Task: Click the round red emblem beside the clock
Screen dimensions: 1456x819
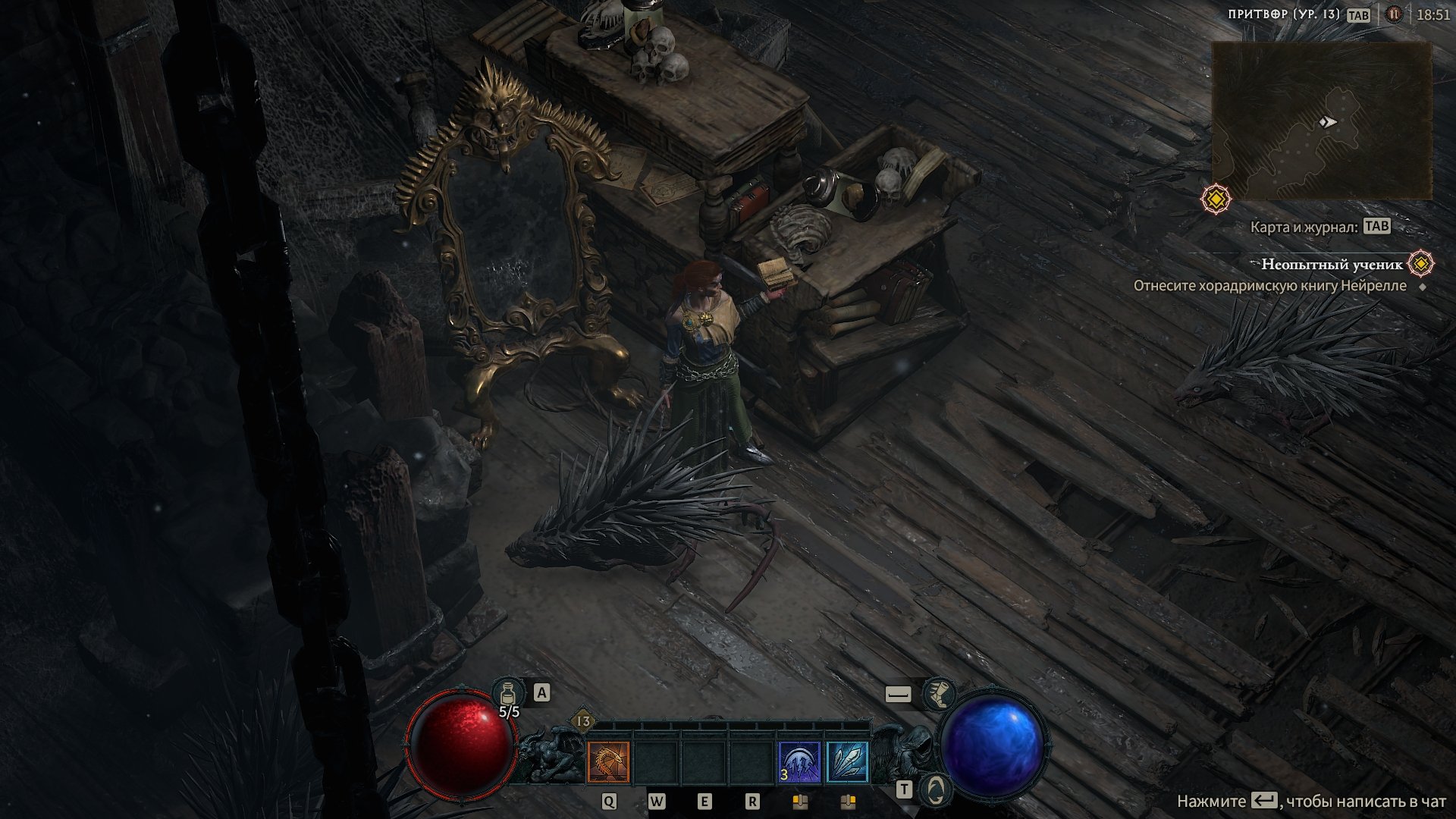Action: click(x=1394, y=14)
